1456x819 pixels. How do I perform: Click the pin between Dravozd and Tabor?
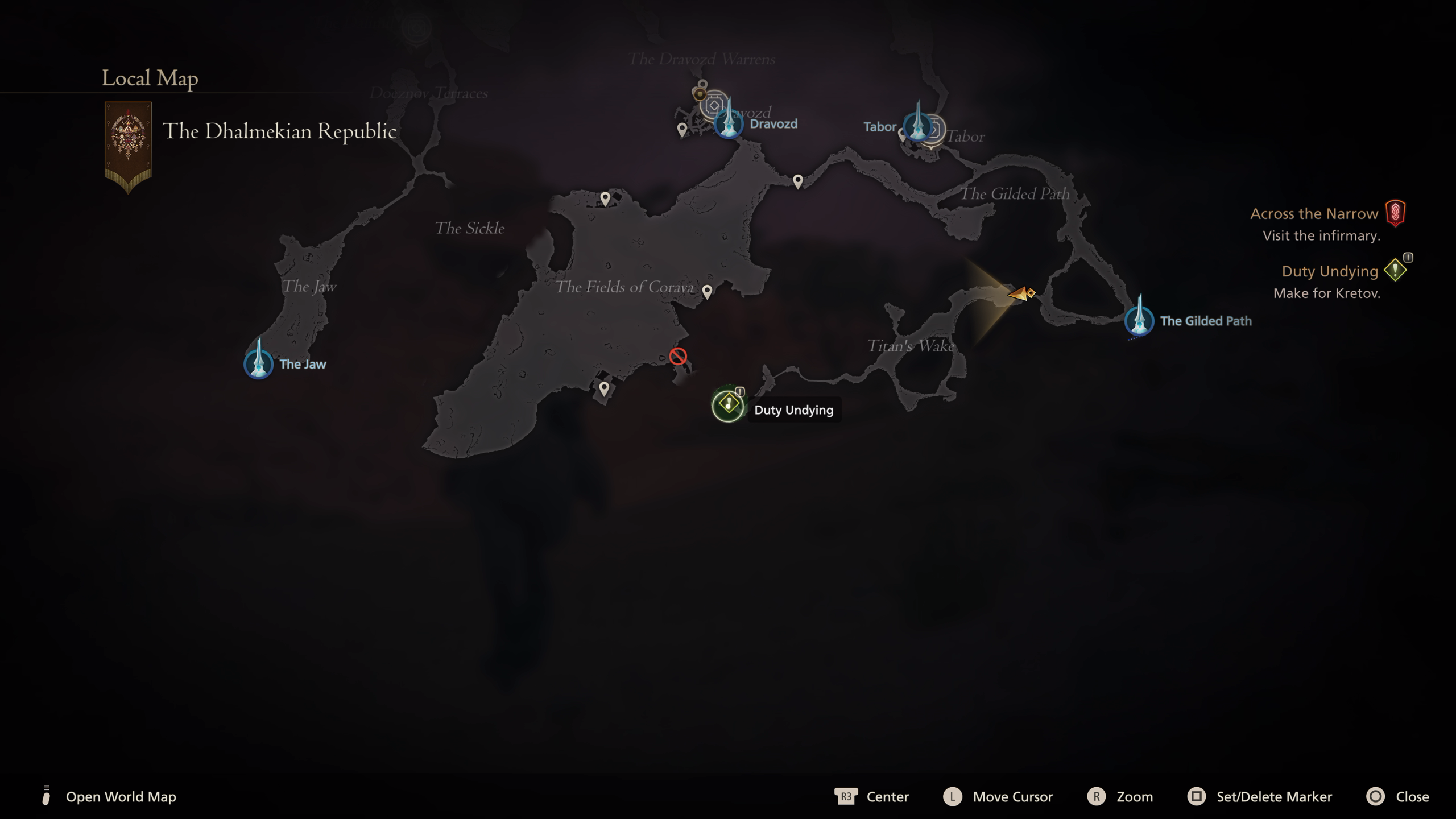tap(799, 180)
